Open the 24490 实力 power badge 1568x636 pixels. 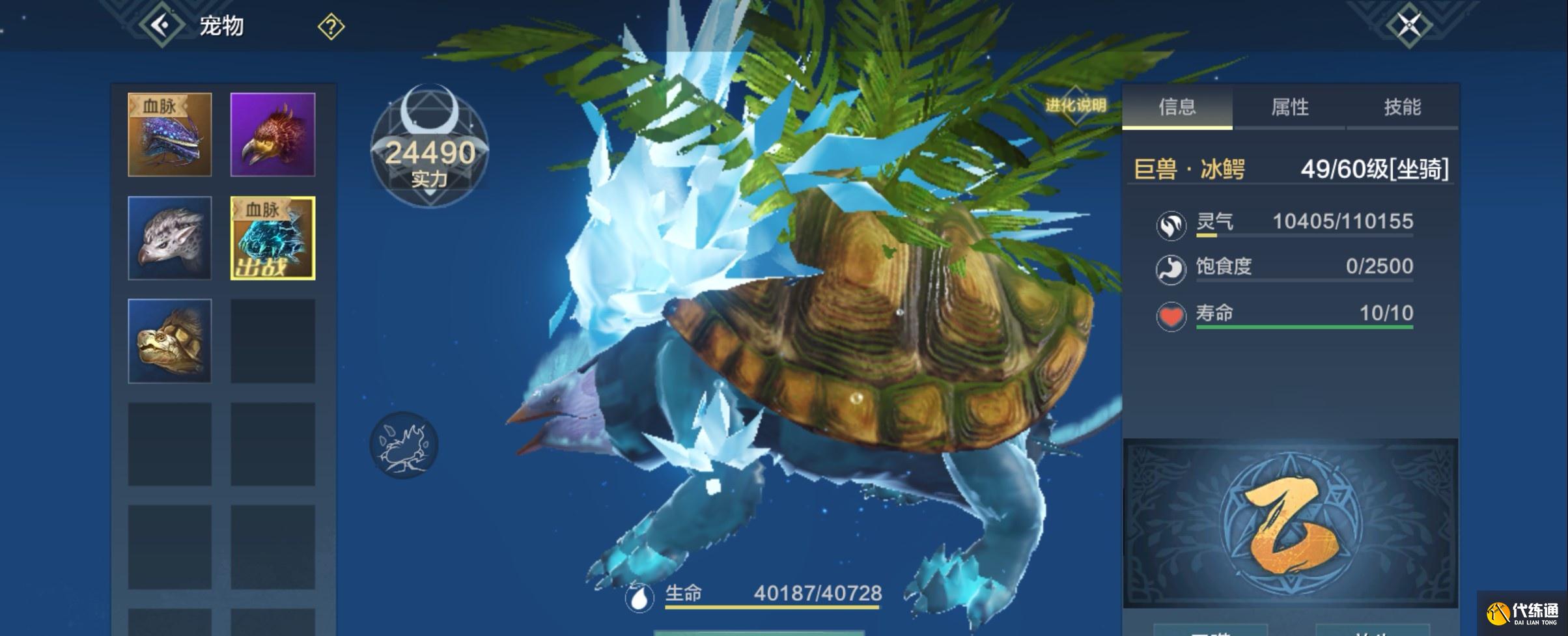coord(429,148)
